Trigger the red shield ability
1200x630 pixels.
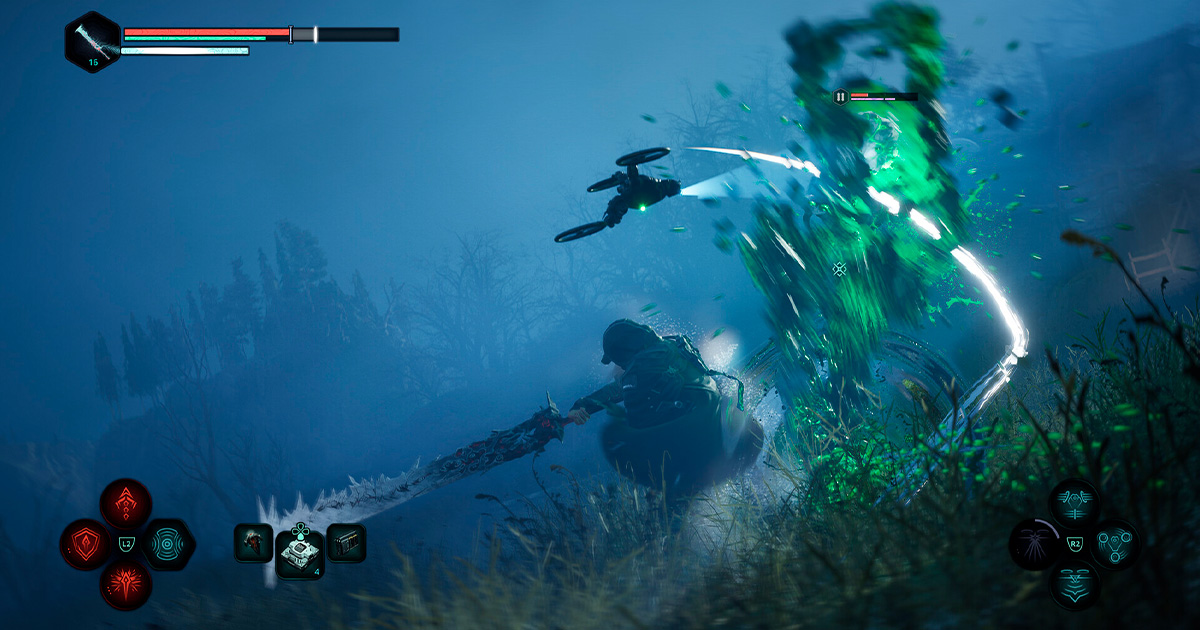click(x=84, y=545)
